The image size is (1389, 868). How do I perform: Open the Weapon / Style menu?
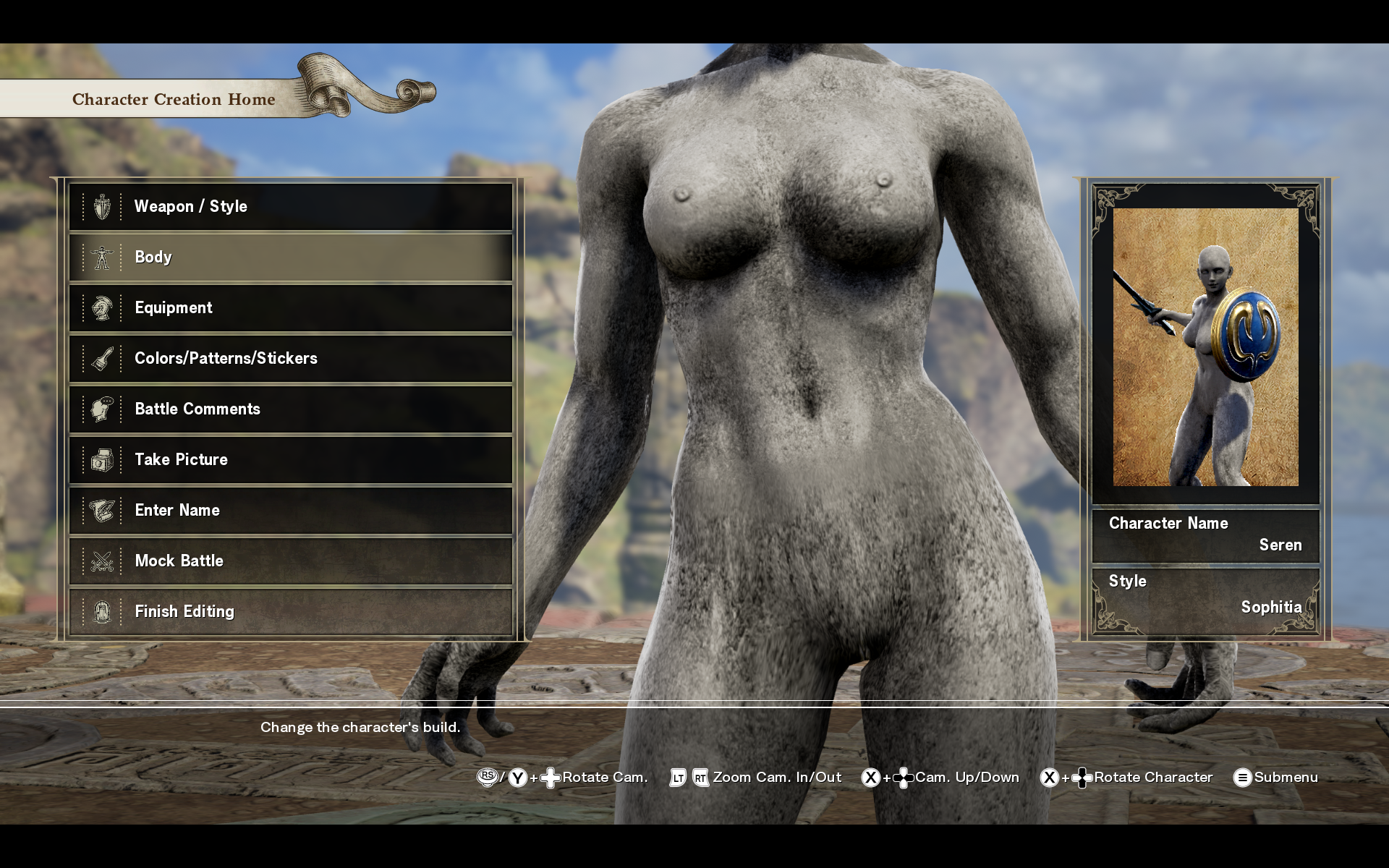tap(290, 207)
